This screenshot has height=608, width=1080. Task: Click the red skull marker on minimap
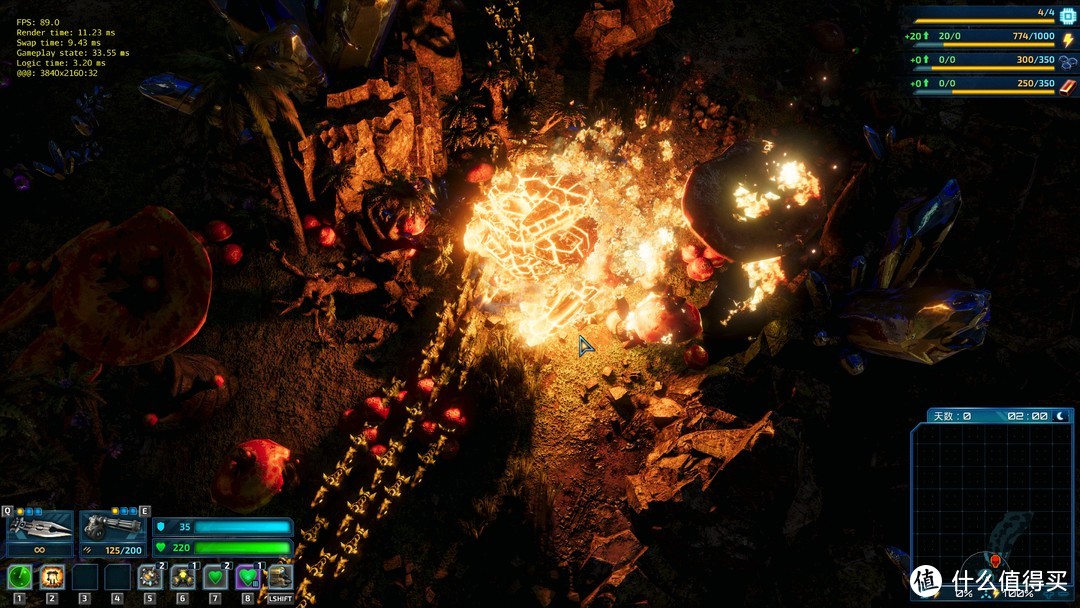(x=995, y=559)
